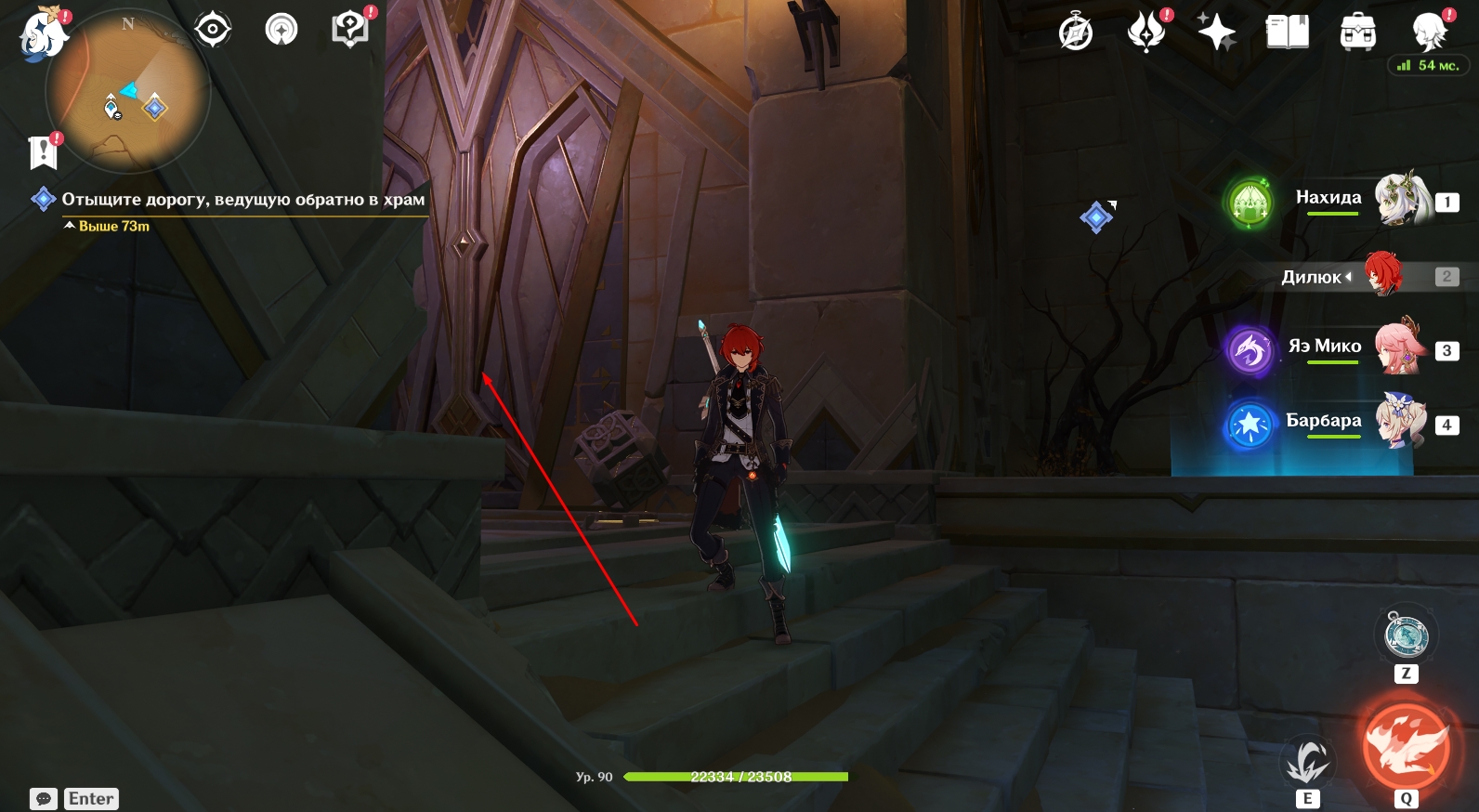Use the pocket gadget compass item
The height and width of the screenshot is (812, 1479).
pos(1406,636)
